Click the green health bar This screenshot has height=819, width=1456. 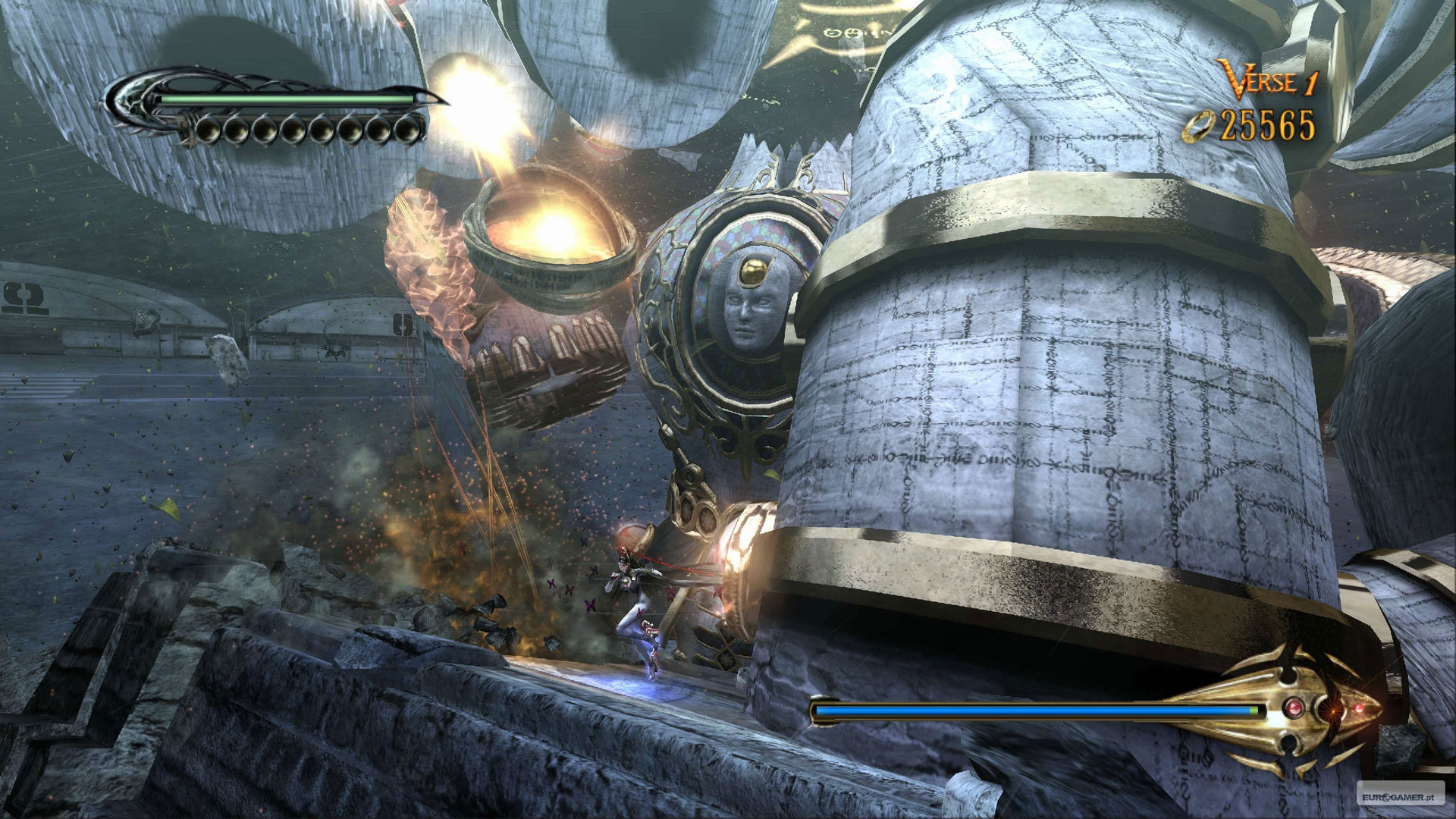(281, 99)
